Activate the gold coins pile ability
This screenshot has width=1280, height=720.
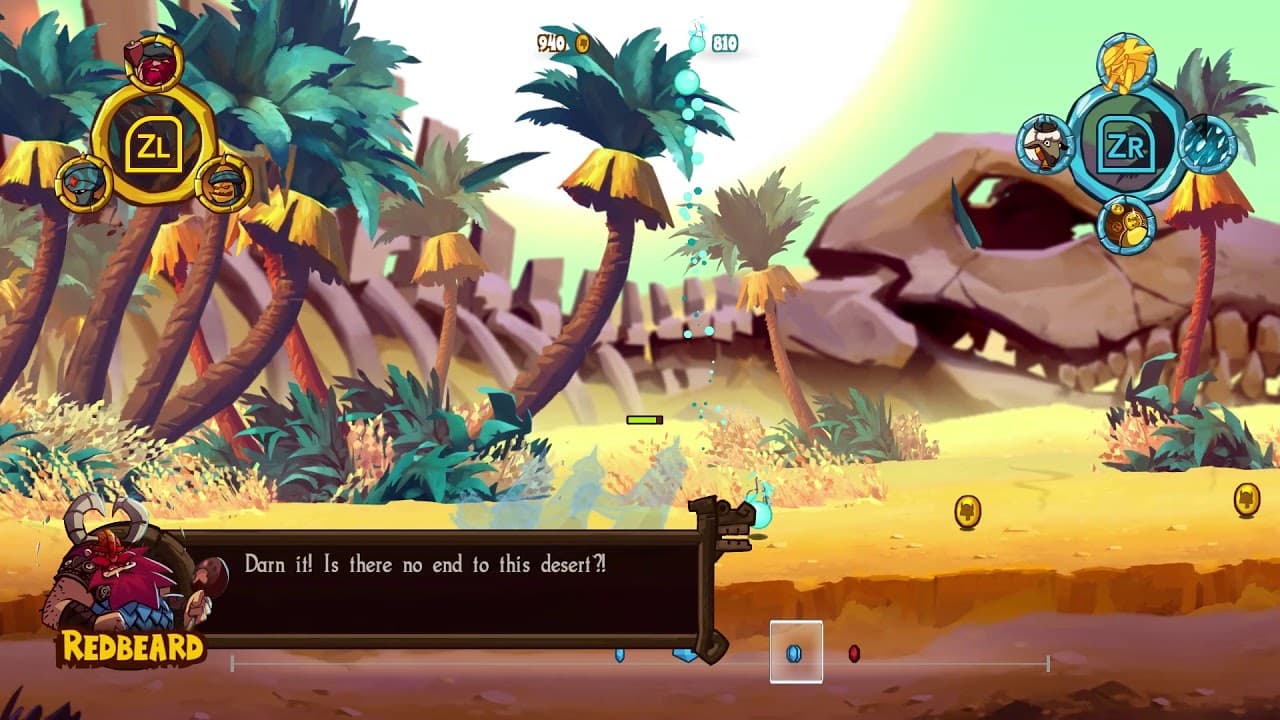(1127, 225)
